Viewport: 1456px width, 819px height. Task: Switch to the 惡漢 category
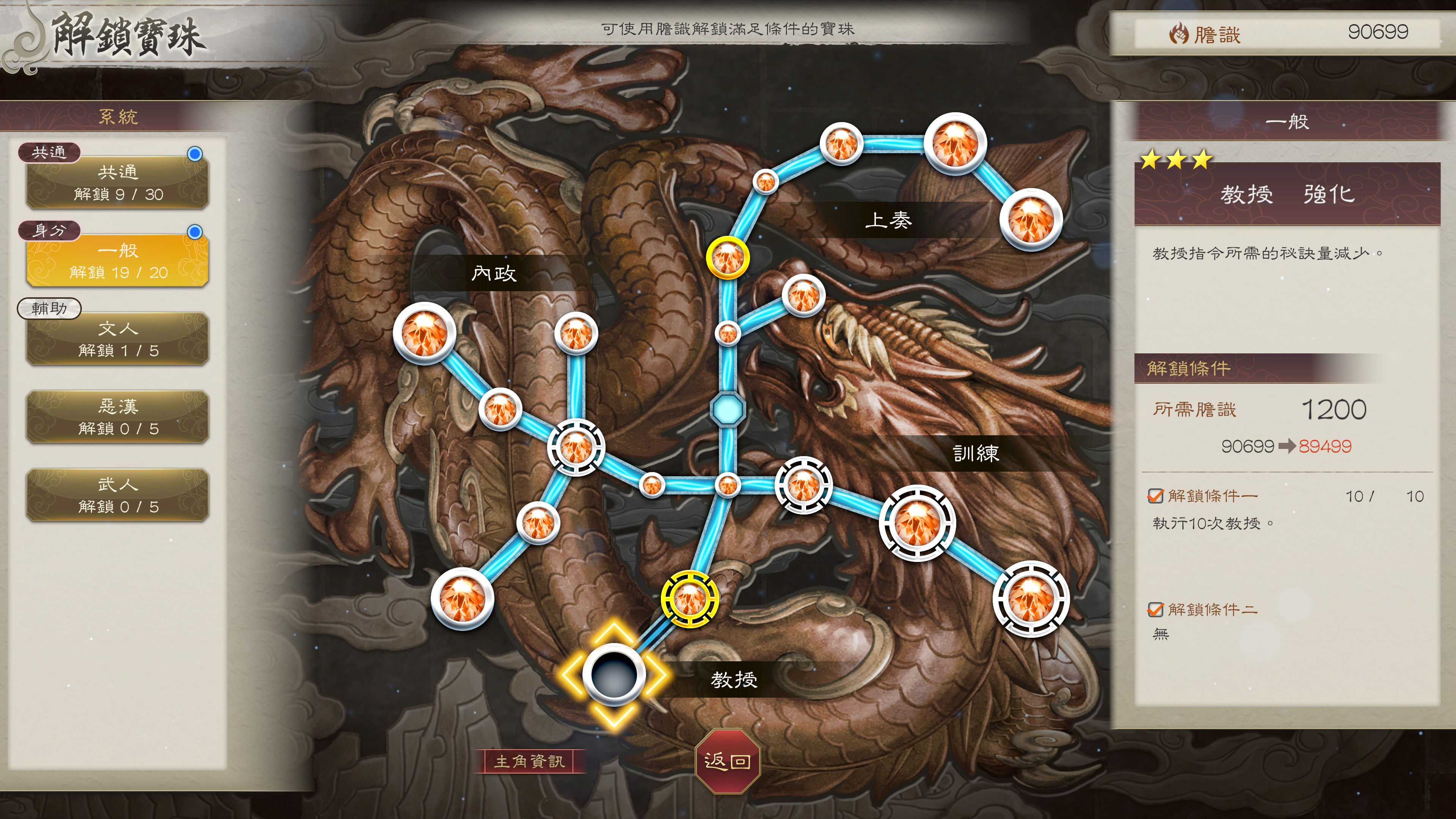[x=118, y=417]
